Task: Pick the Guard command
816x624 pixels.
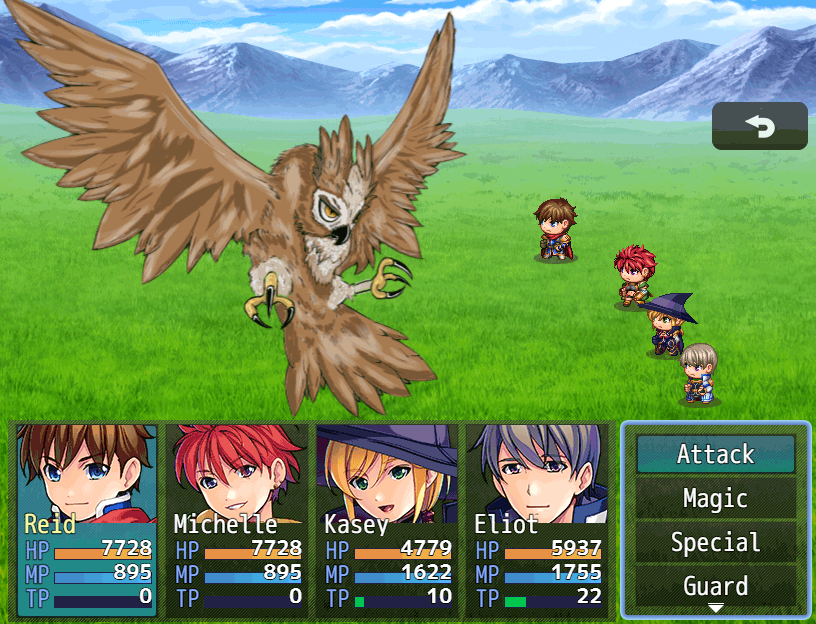Action: pos(715,585)
